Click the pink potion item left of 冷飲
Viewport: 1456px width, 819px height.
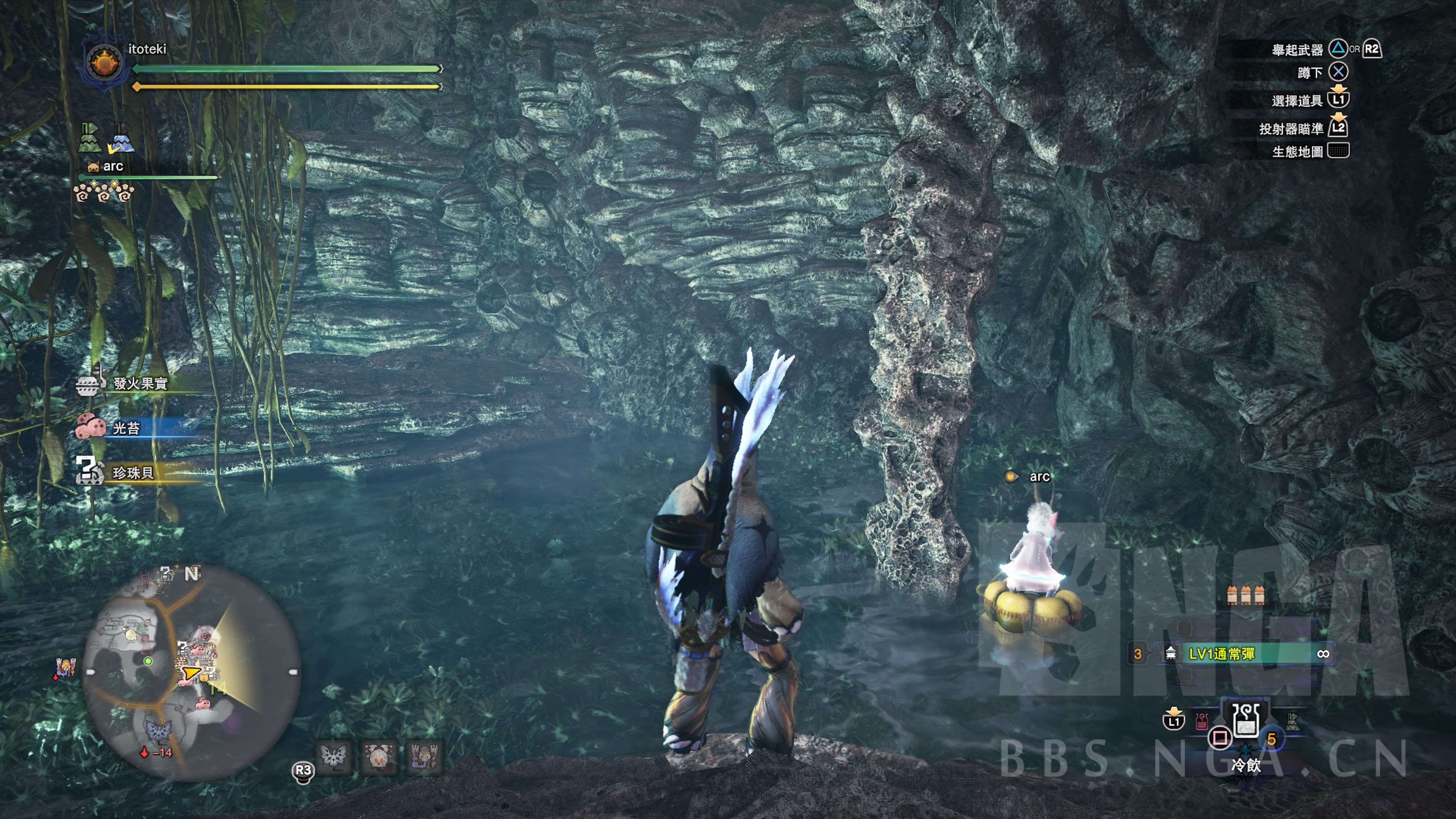point(1202,721)
